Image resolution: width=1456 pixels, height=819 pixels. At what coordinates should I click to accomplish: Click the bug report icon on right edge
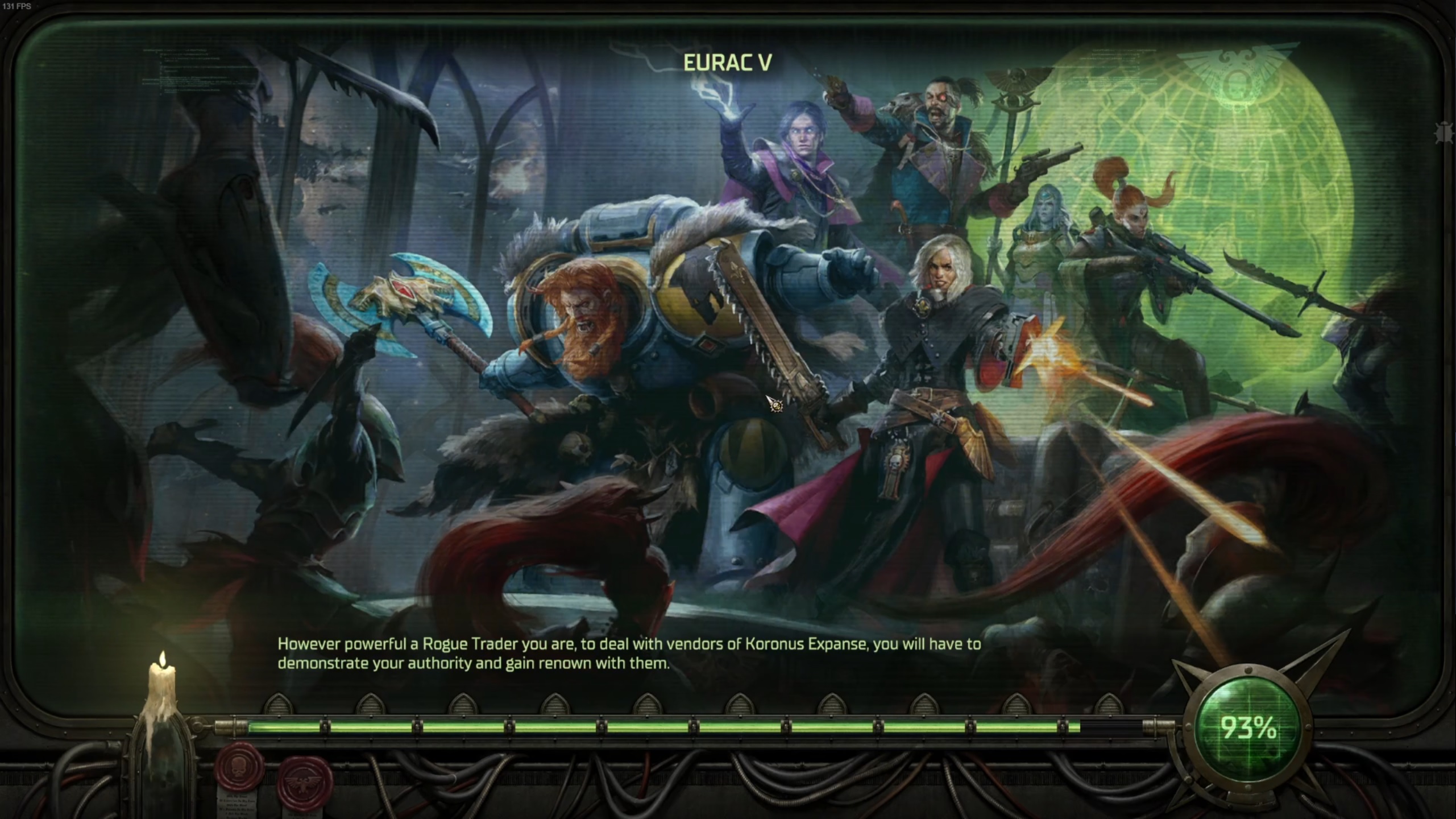click(x=1443, y=133)
